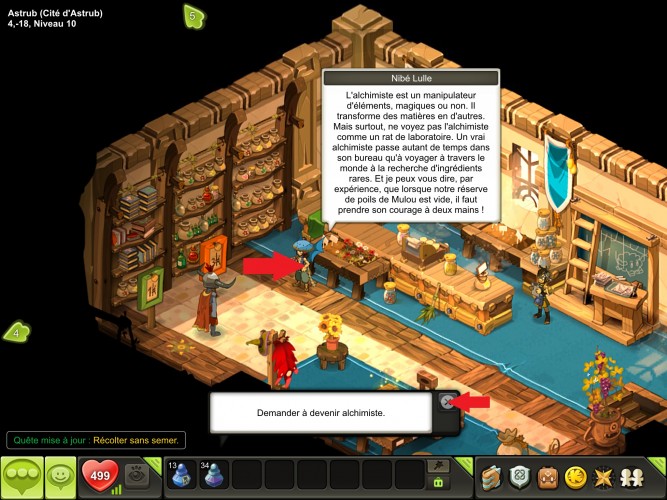
Task: Switch shortcut bar with the hammer icon
Action: (x=437, y=466)
